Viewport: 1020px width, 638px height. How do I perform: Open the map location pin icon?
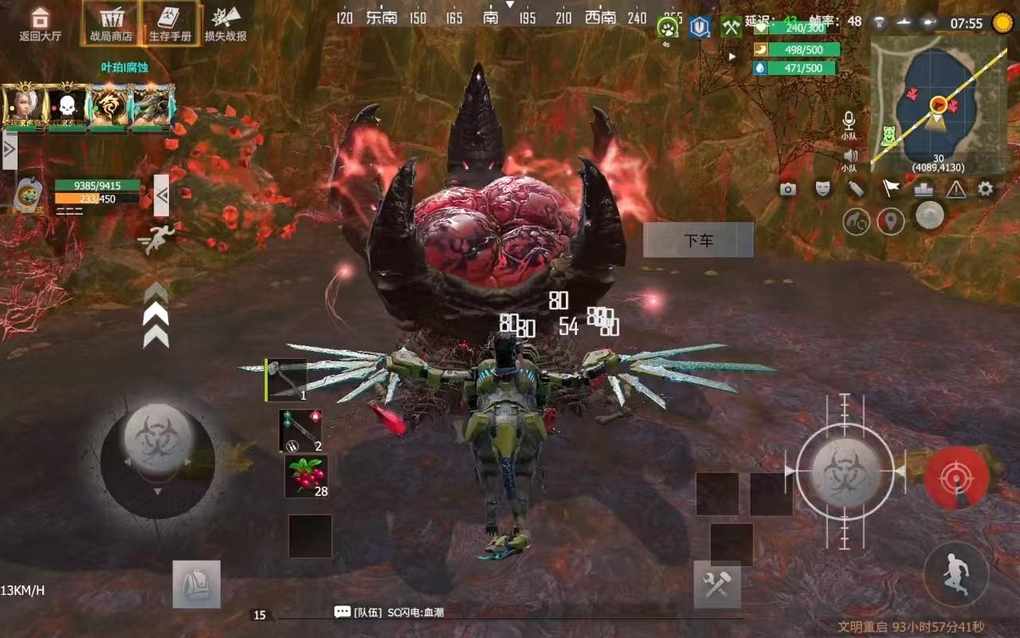[x=890, y=222]
